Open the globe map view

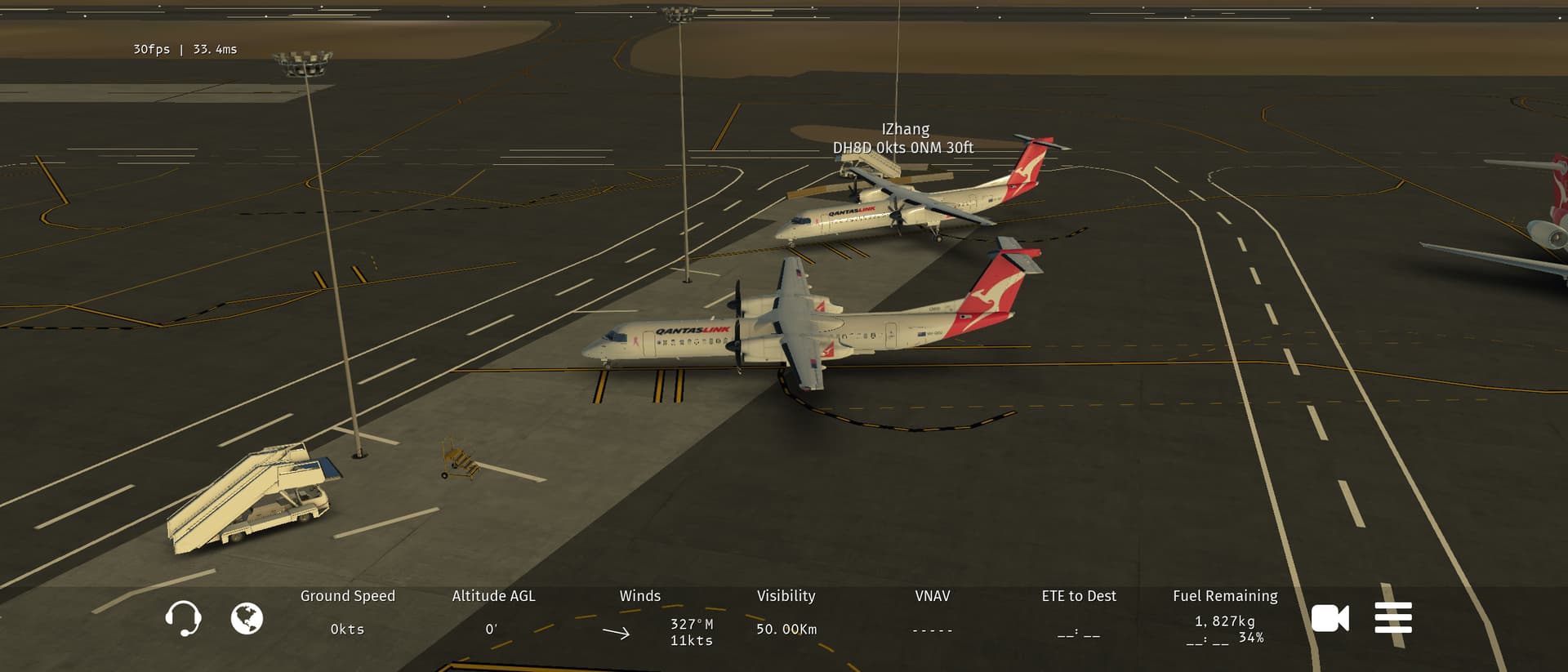pyautogui.click(x=247, y=618)
